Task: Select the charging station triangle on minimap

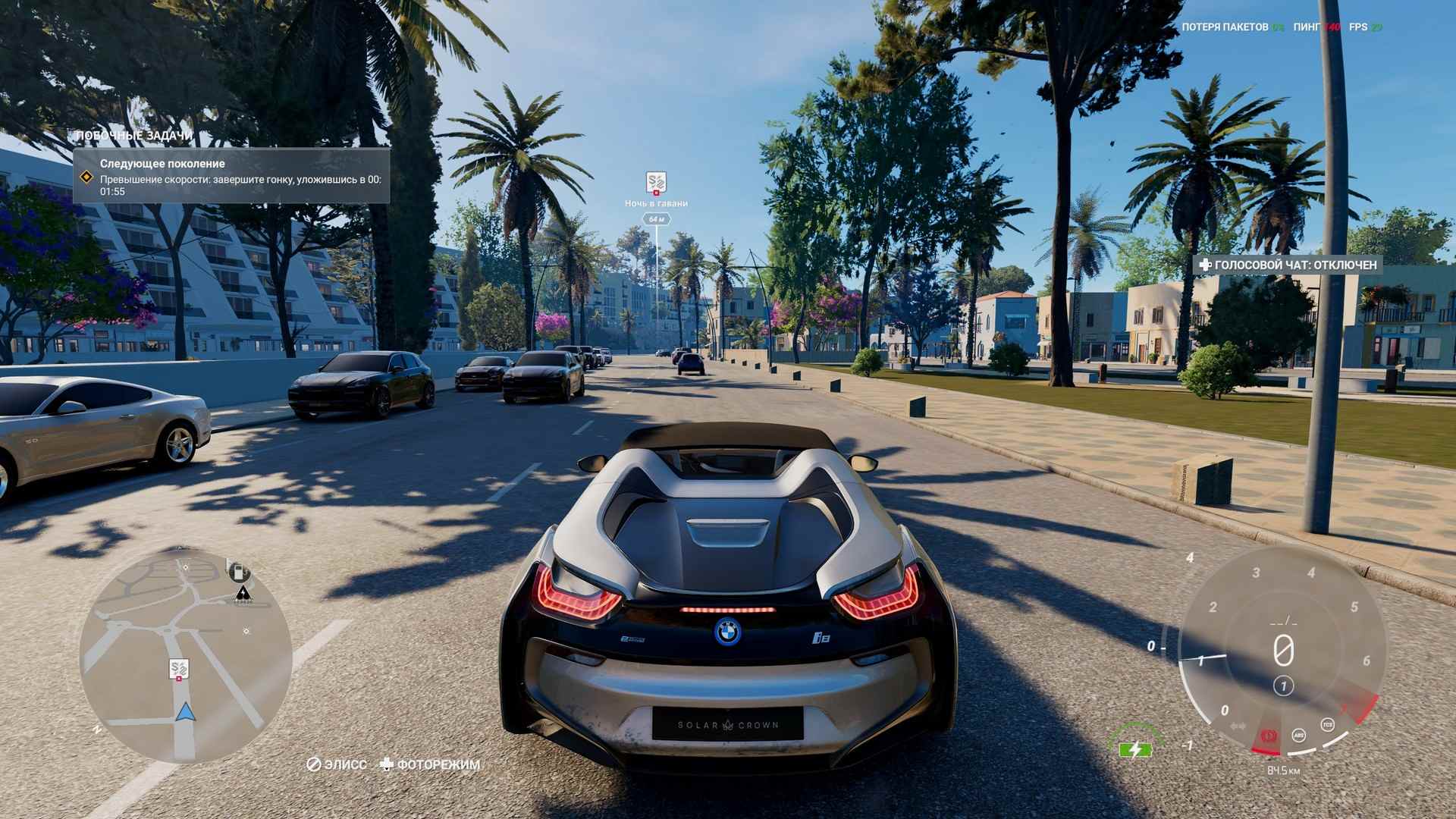Action: [243, 593]
